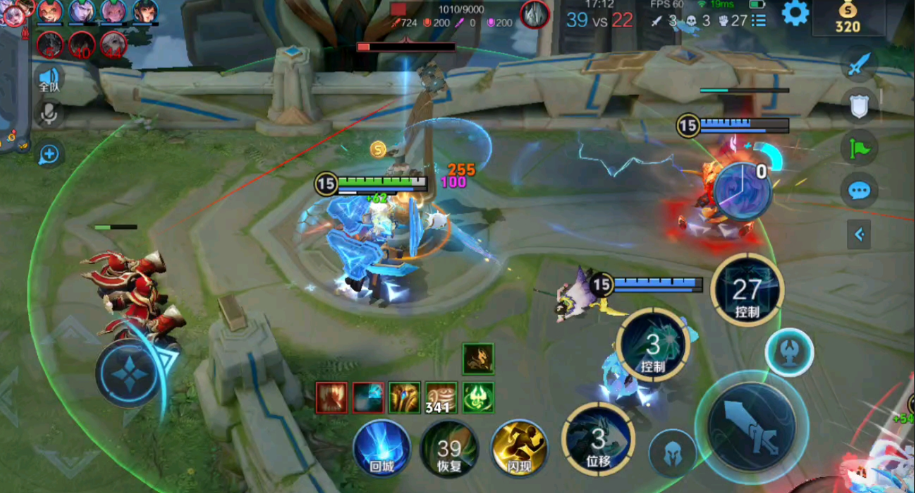Open the gold shop showing 320
The width and height of the screenshot is (915, 493).
847,17
